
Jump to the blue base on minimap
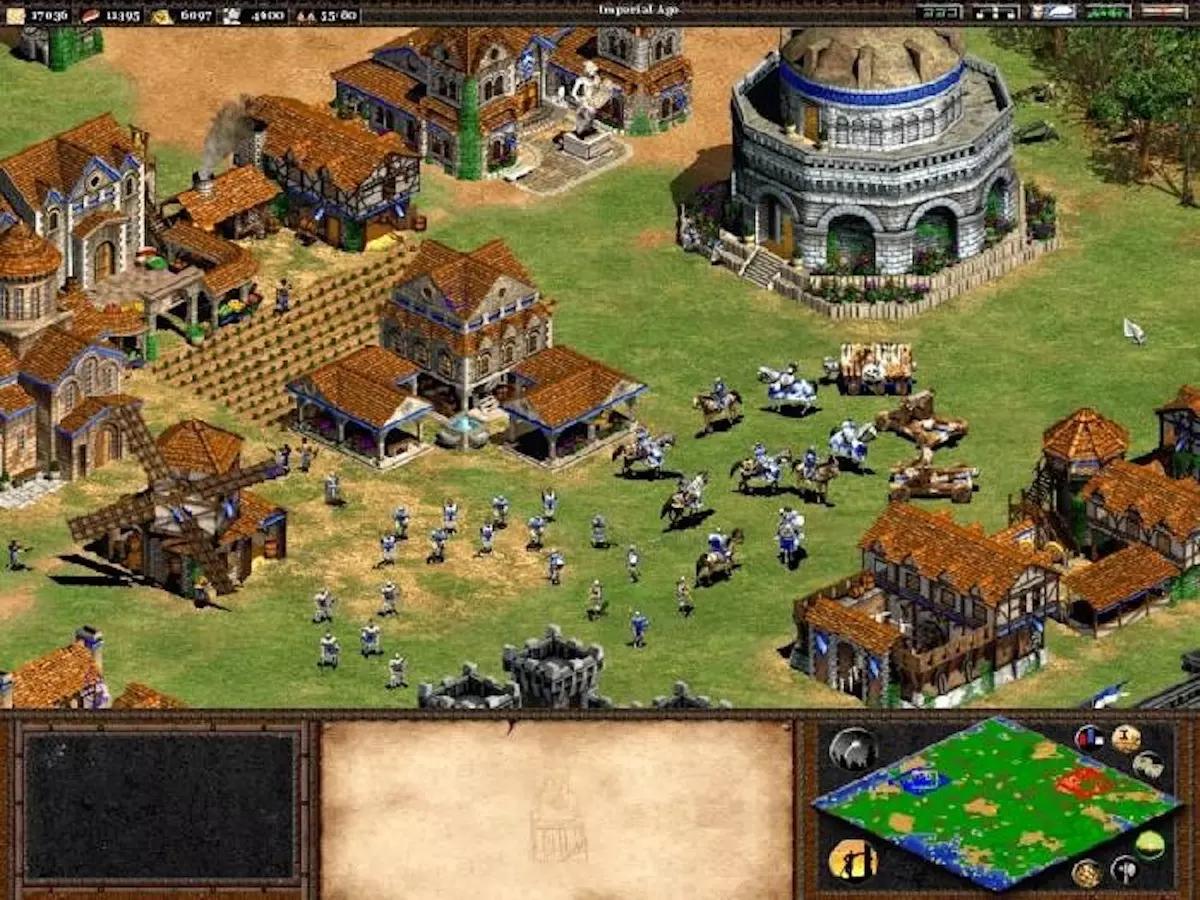pyautogui.click(x=922, y=780)
